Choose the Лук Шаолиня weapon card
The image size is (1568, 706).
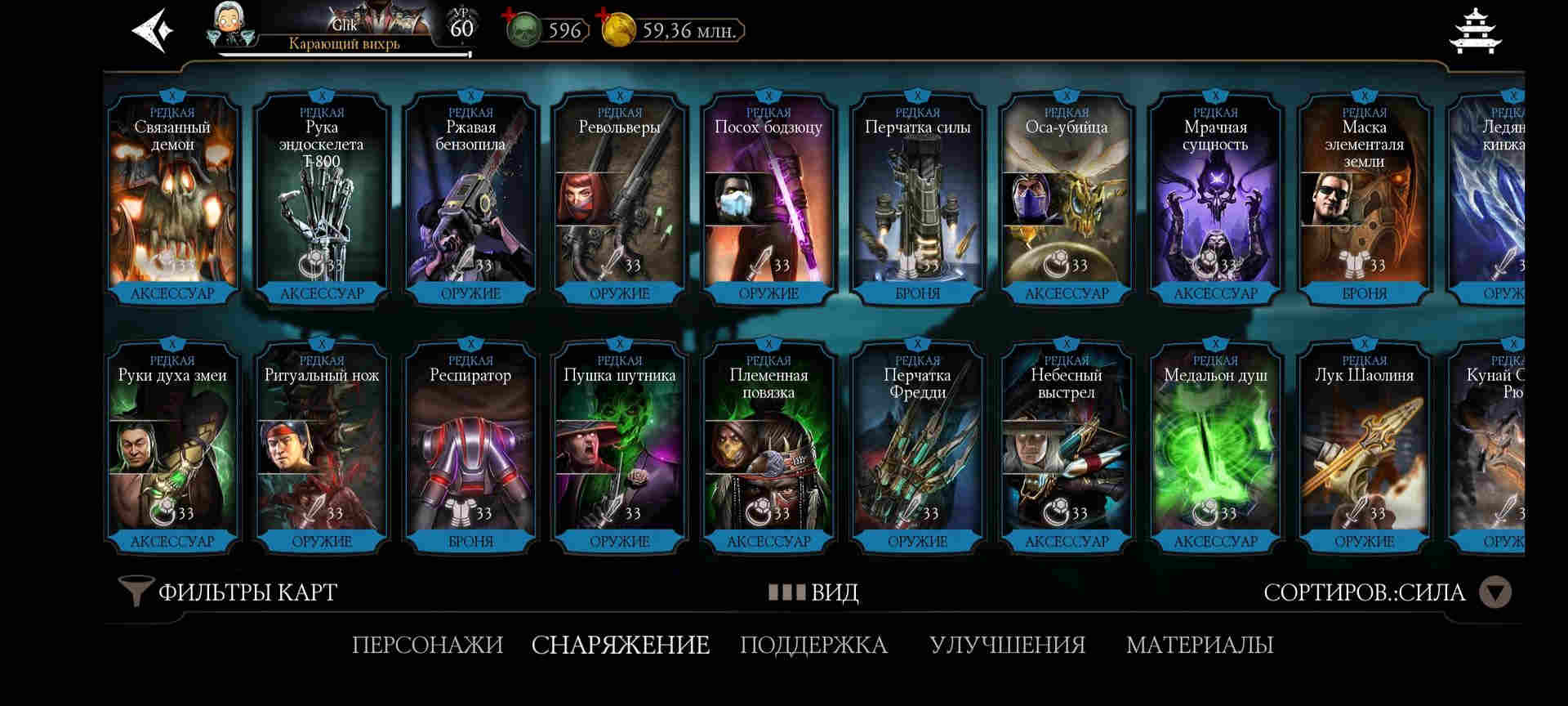1364,447
